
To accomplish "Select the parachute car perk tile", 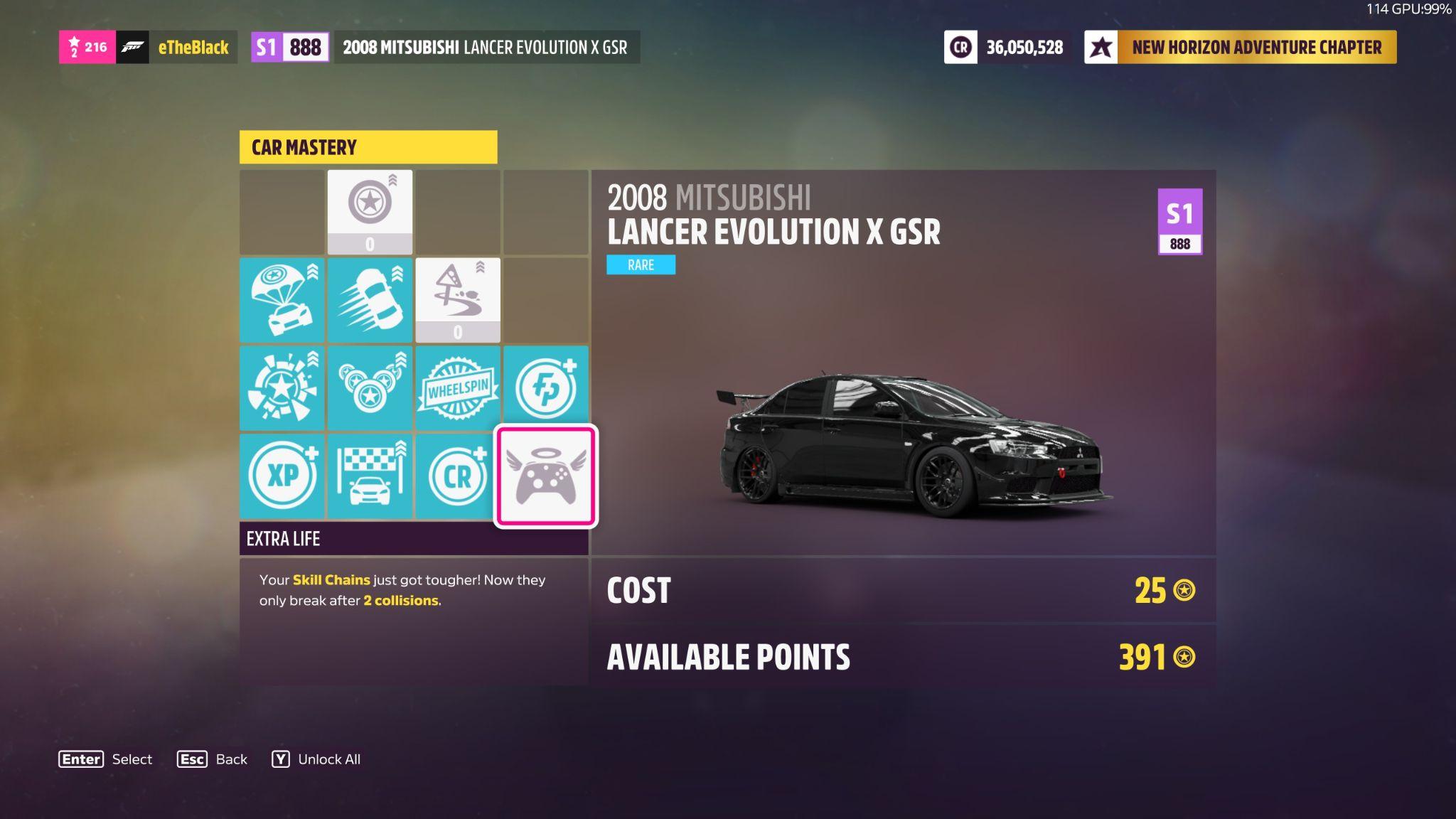I will 282,300.
